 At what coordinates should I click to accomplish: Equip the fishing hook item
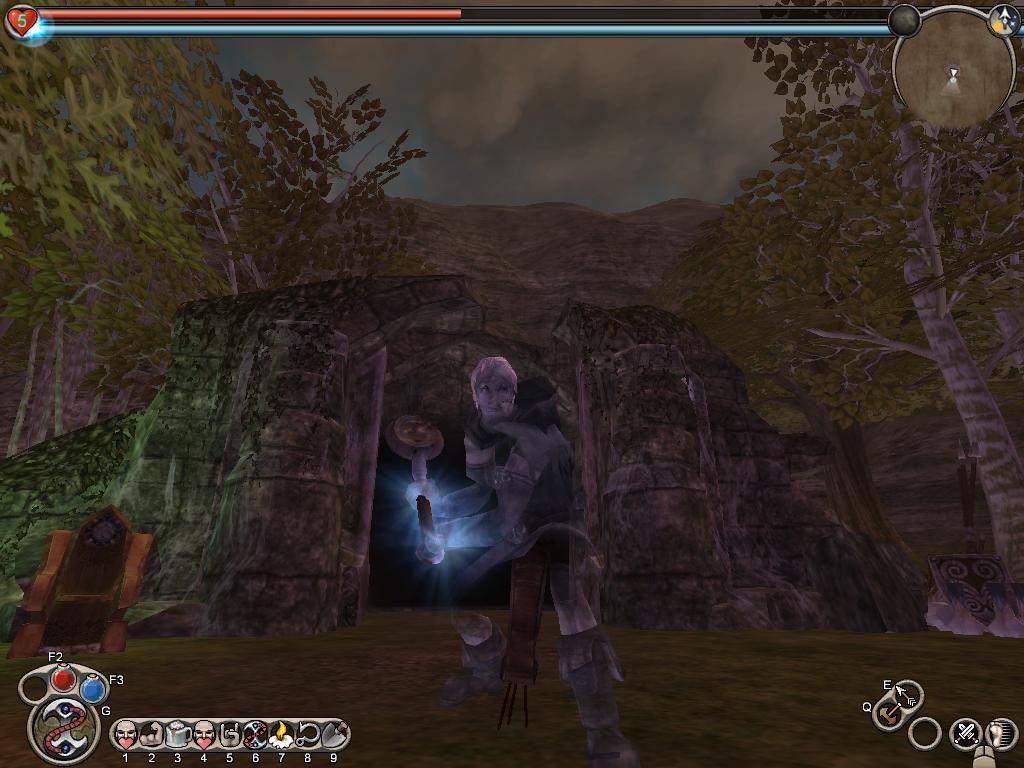point(308,736)
